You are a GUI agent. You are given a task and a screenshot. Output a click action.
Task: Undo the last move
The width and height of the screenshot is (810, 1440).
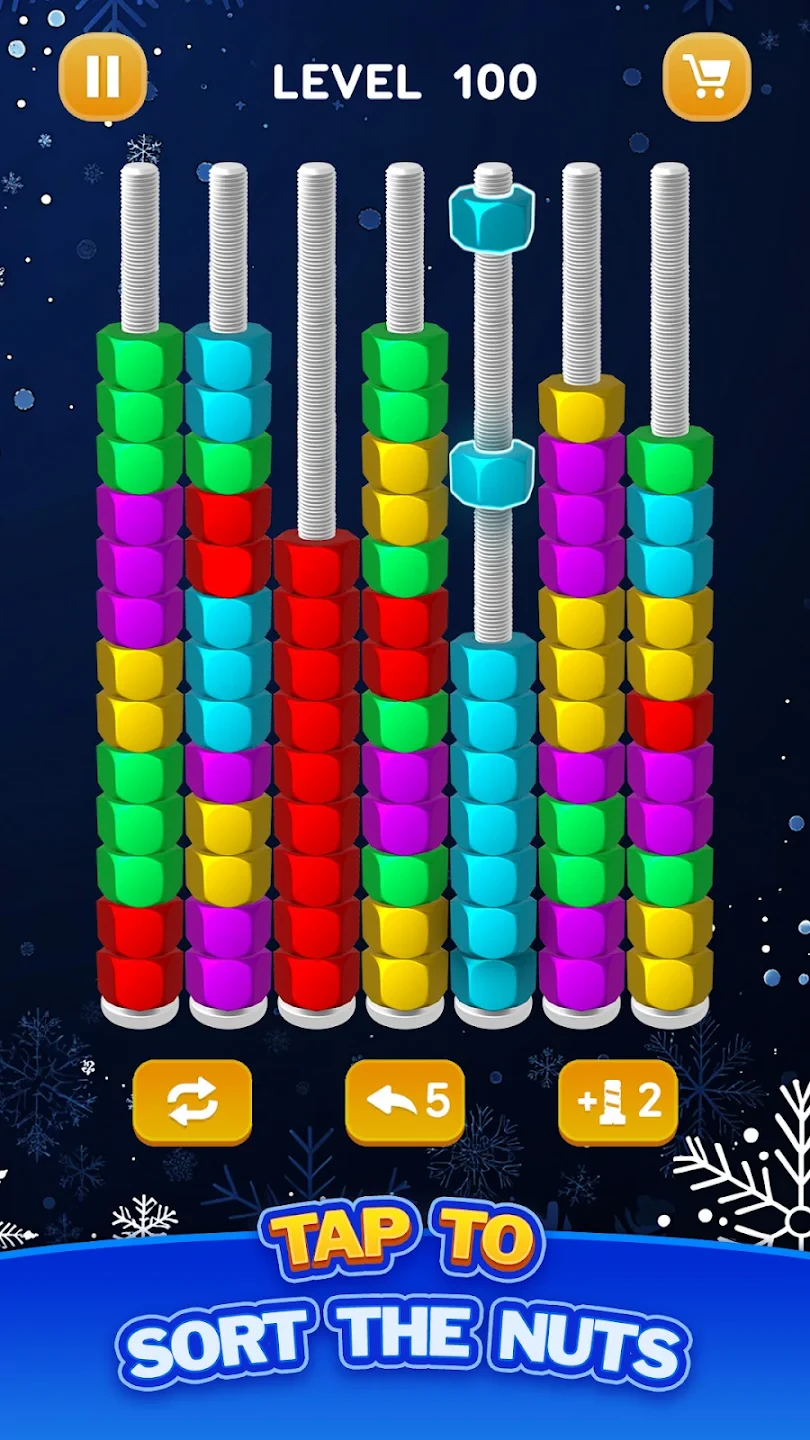pyautogui.click(x=405, y=1102)
